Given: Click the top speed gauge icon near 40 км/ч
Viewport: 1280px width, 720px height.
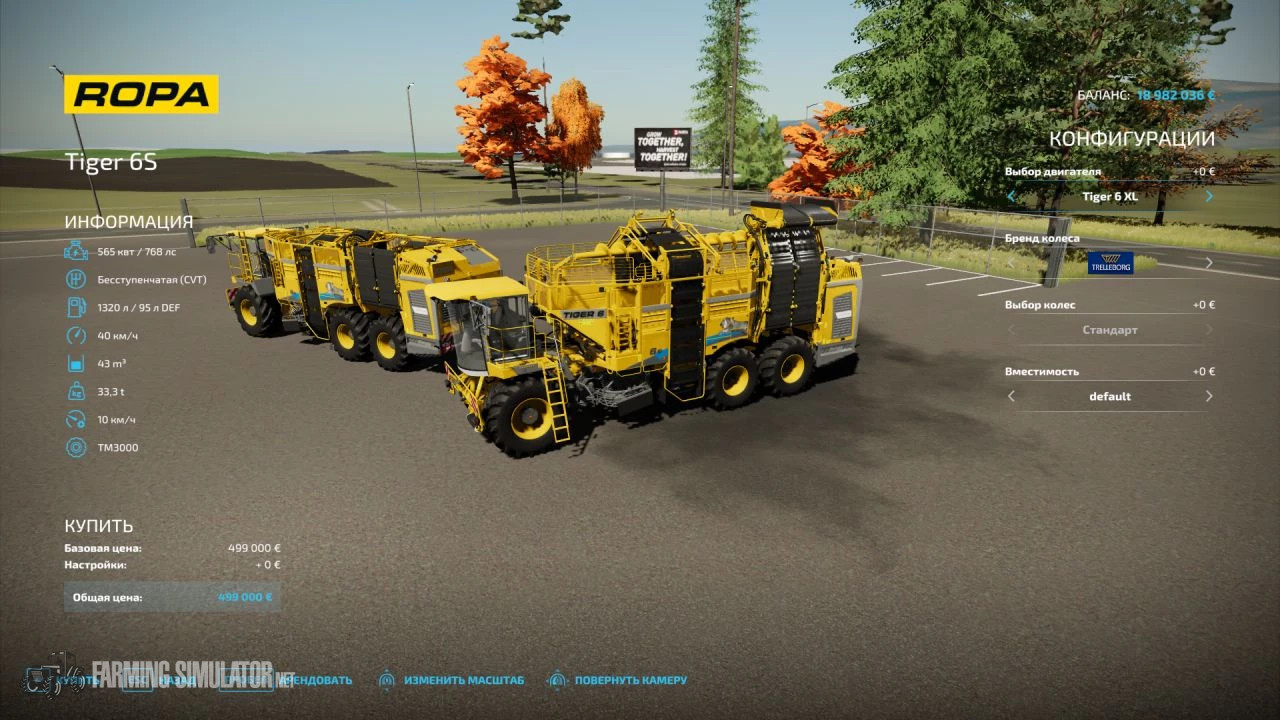Looking at the screenshot, I should tap(76, 335).
